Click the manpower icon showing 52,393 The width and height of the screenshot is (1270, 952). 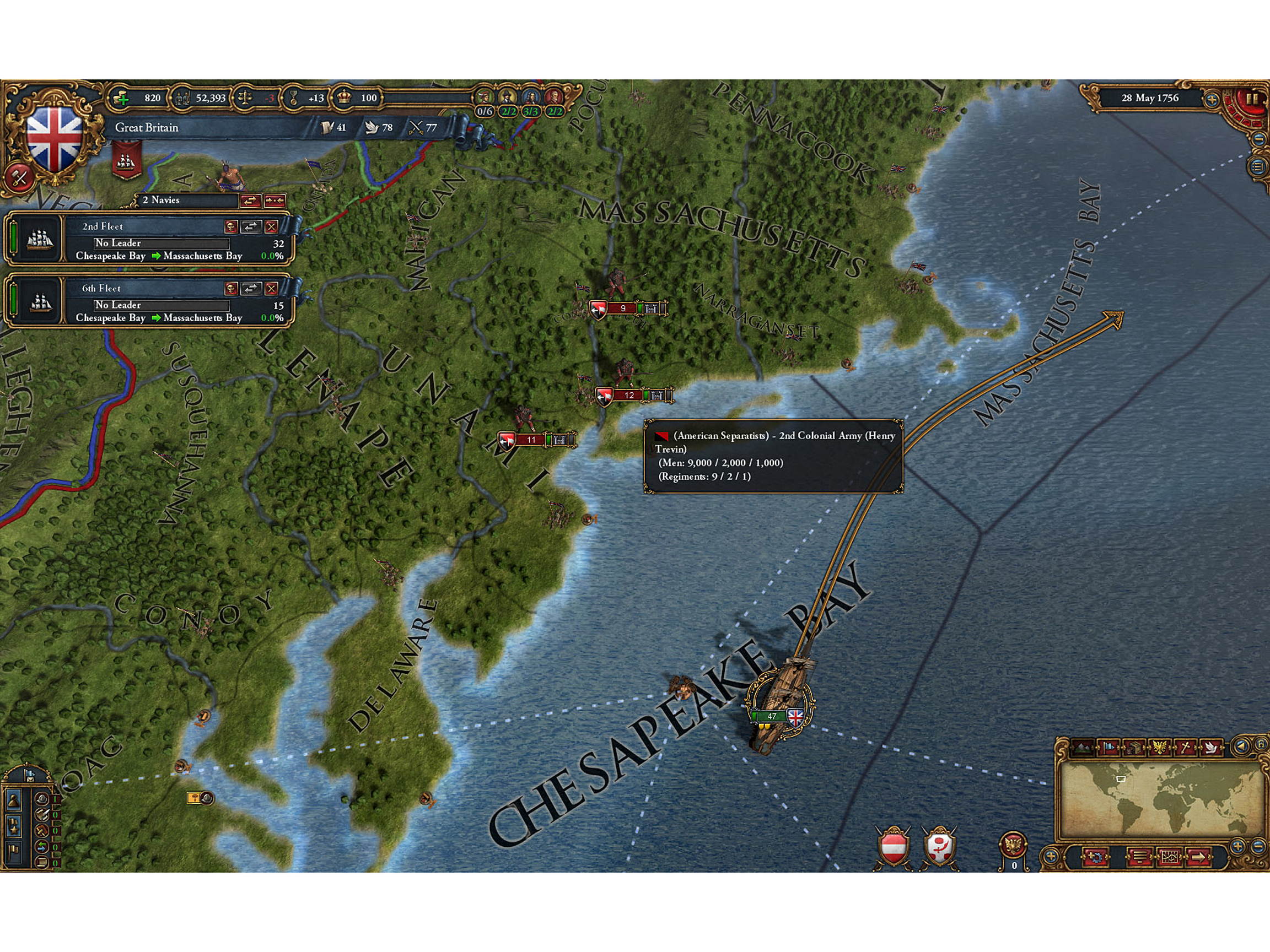pos(183,98)
